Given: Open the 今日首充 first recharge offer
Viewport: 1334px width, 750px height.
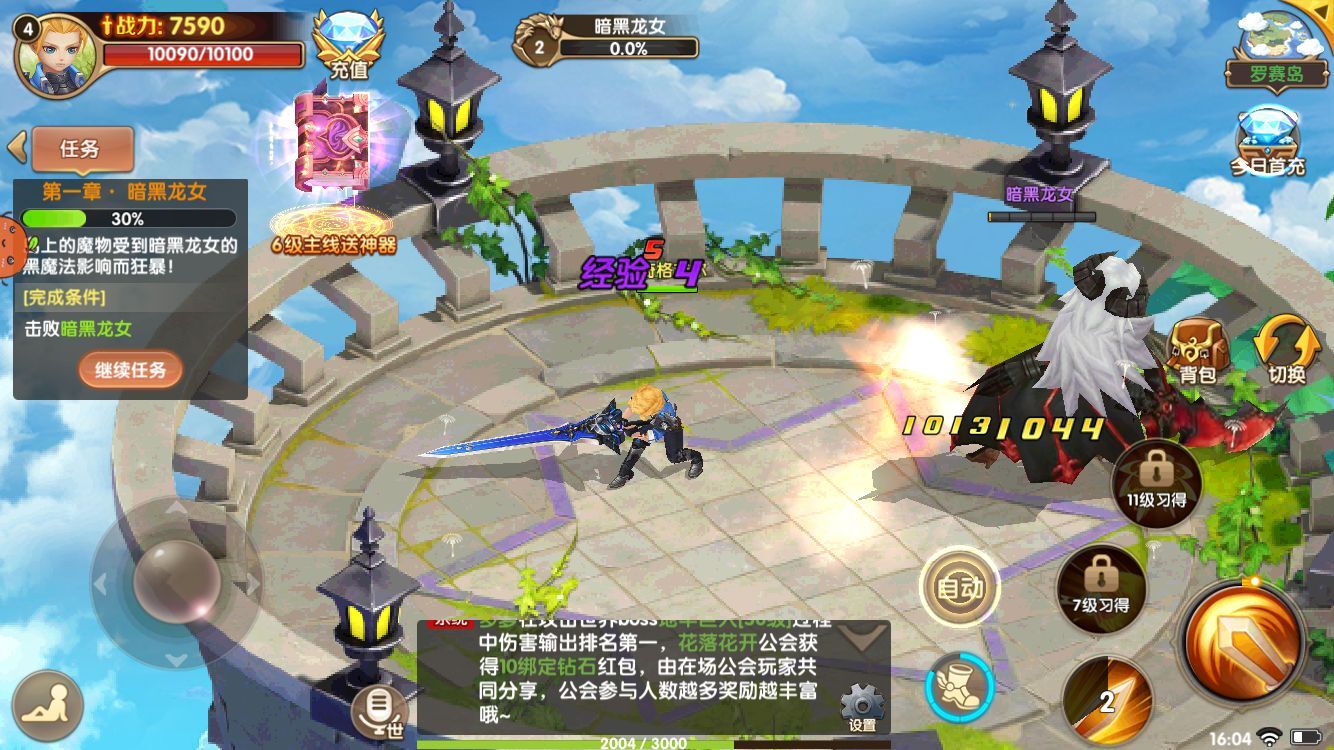Looking at the screenshot, I should [1268, 140].
